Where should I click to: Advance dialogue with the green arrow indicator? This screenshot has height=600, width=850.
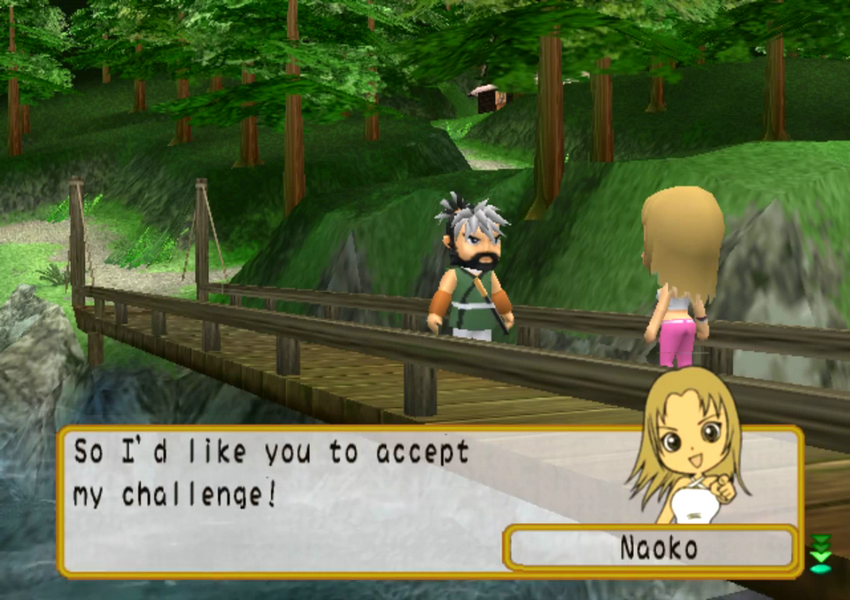click(x=820, y=553)
